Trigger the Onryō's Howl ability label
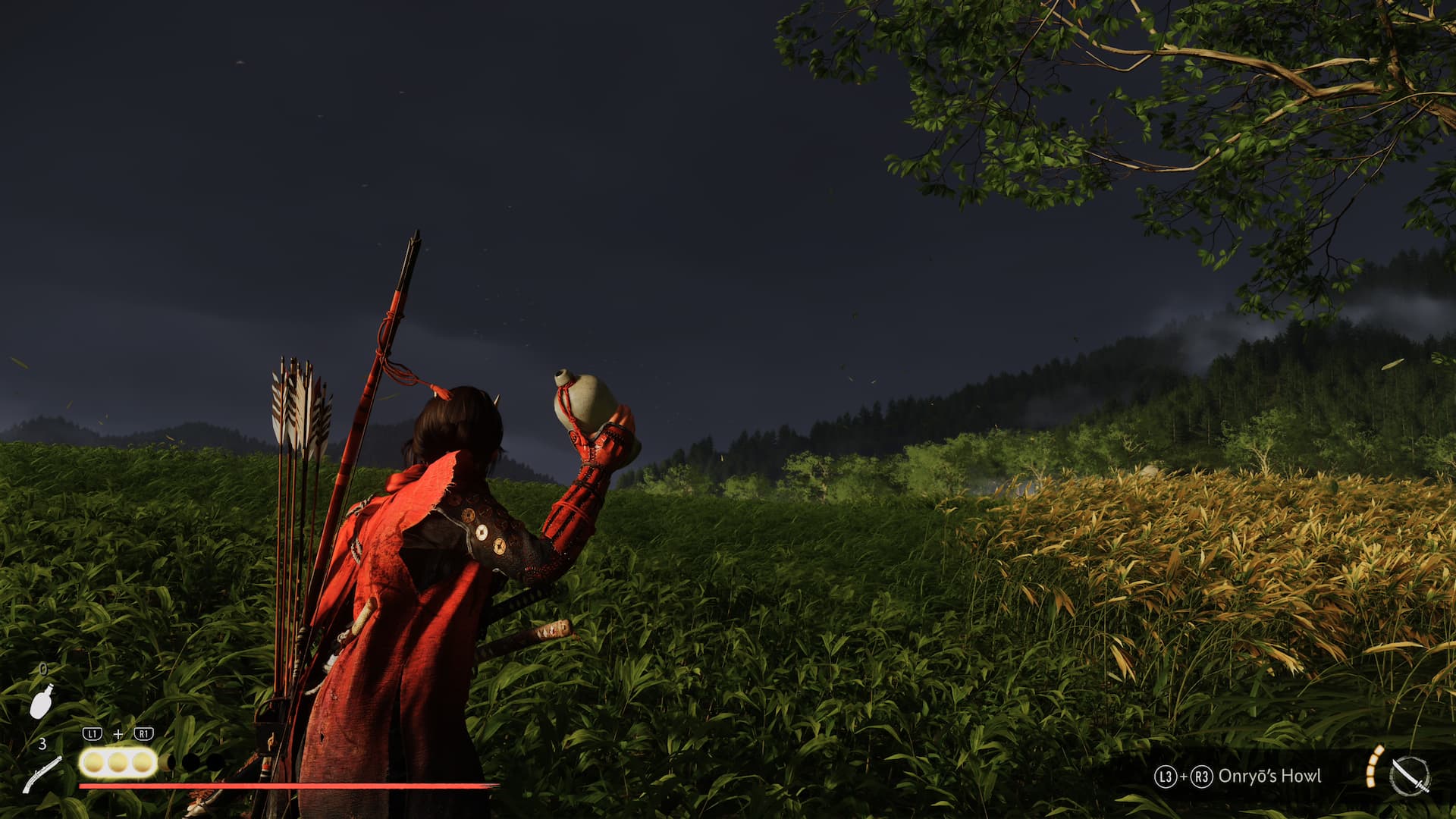Screen dimensions: 1456x819 (x=1269, y=776)
